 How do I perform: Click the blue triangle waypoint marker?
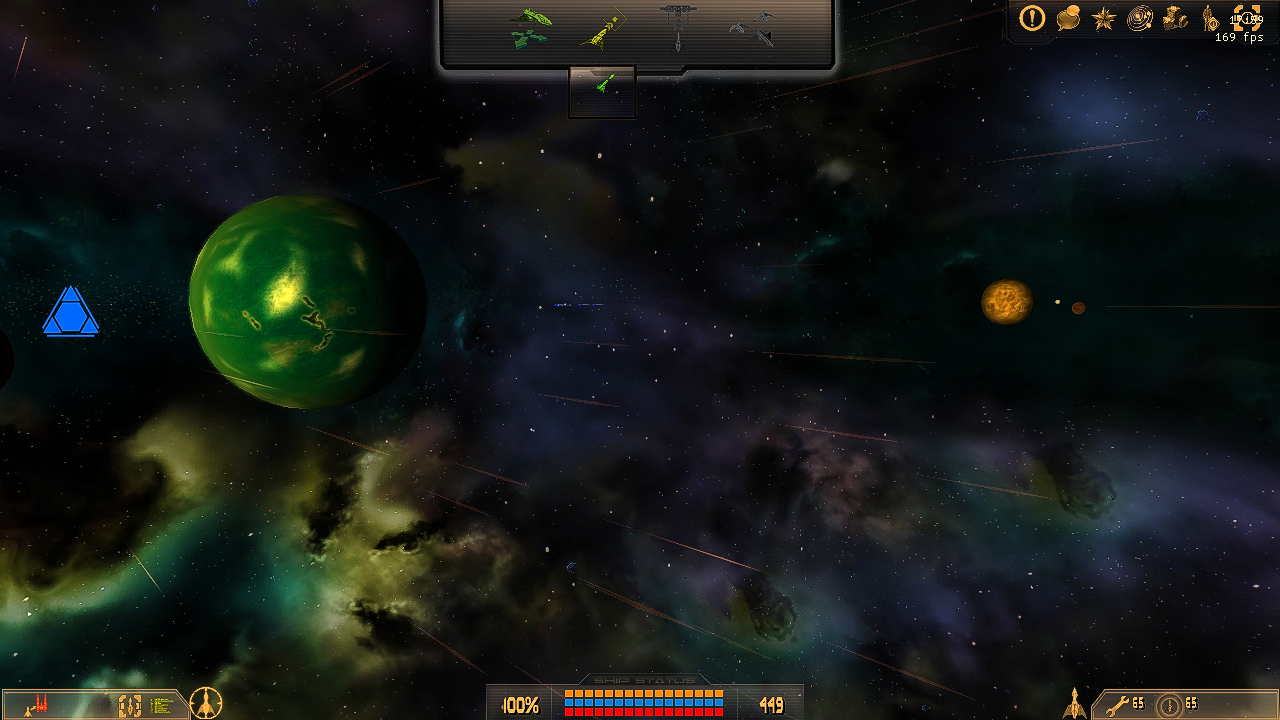coord(71,312)
